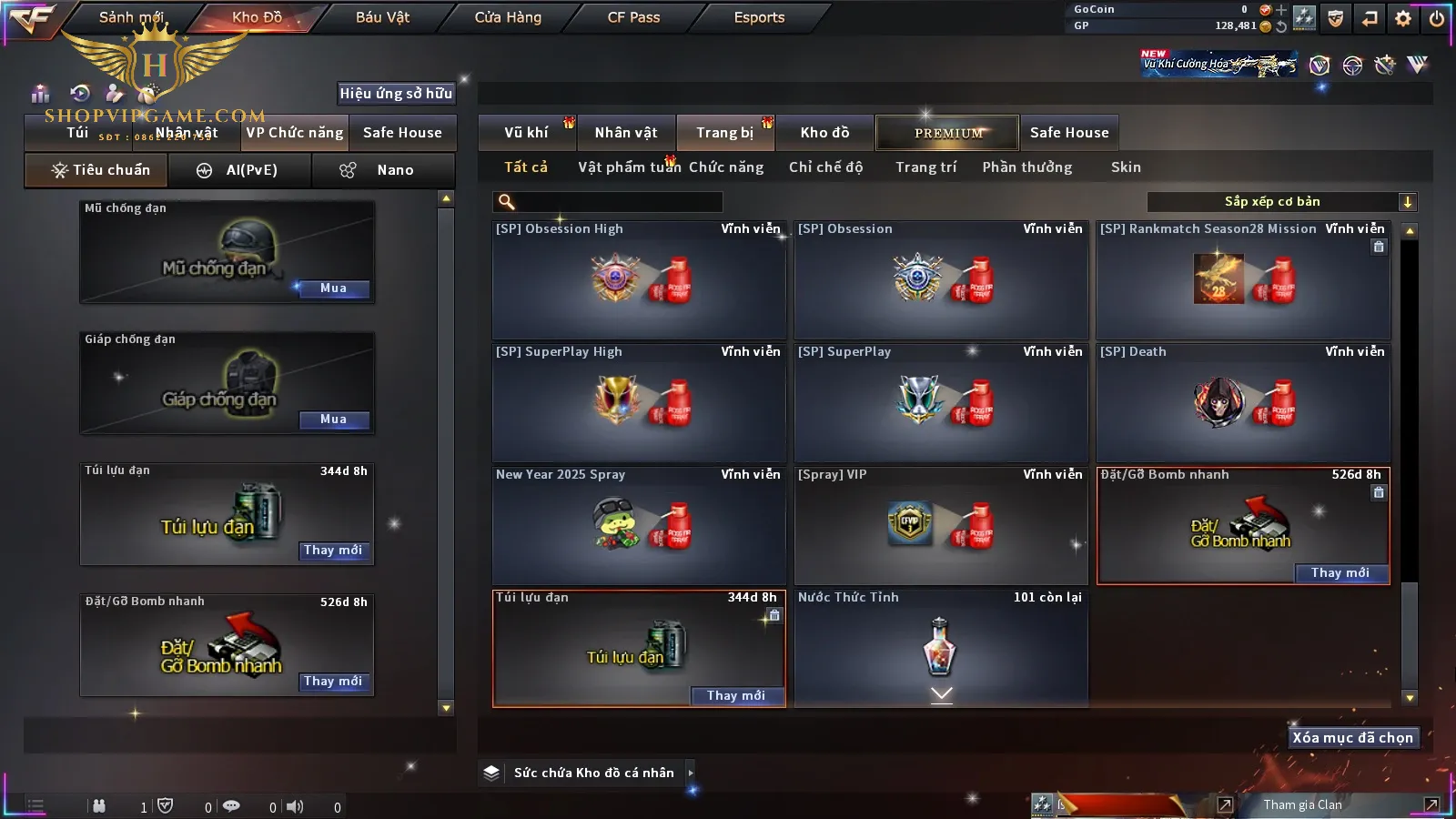The height and width of the screenshot is (819, 1456).
Task: Go to the CF Pass menu
Action: (x=633, y=17)
